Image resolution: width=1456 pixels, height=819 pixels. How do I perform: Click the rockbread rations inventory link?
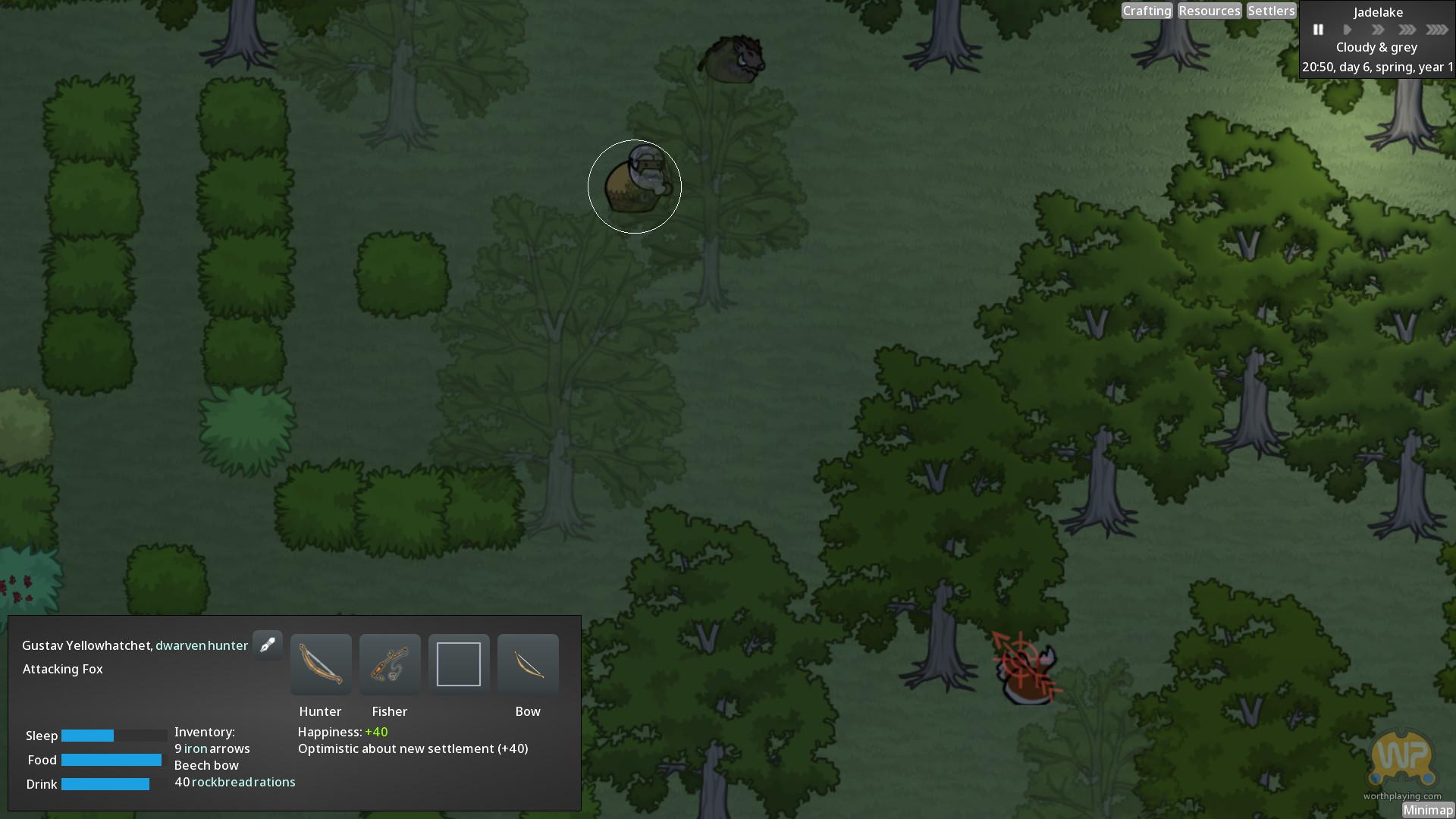click(243, 782)
